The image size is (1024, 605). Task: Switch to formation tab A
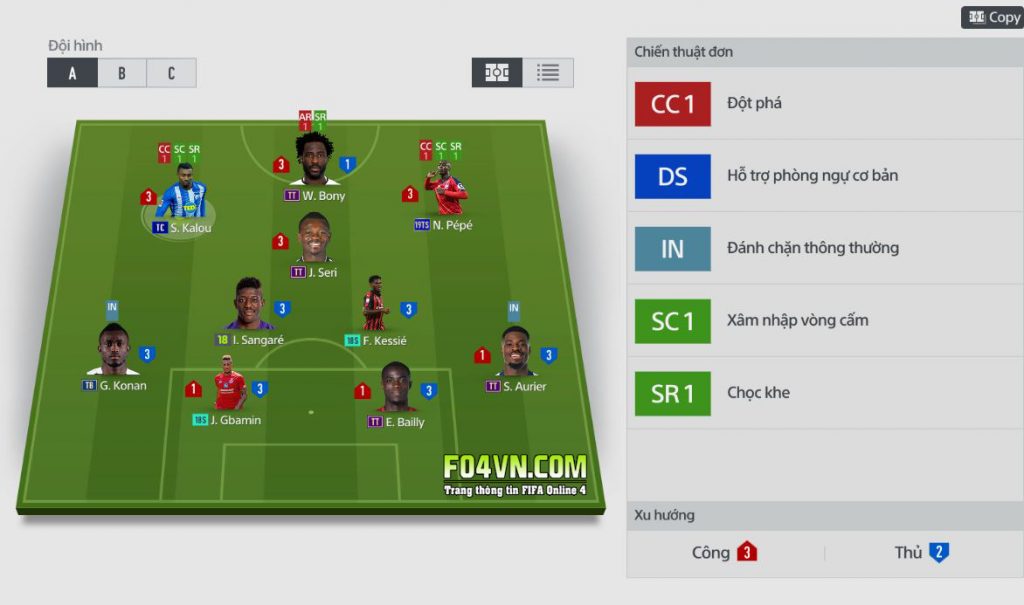pos(72,73)
